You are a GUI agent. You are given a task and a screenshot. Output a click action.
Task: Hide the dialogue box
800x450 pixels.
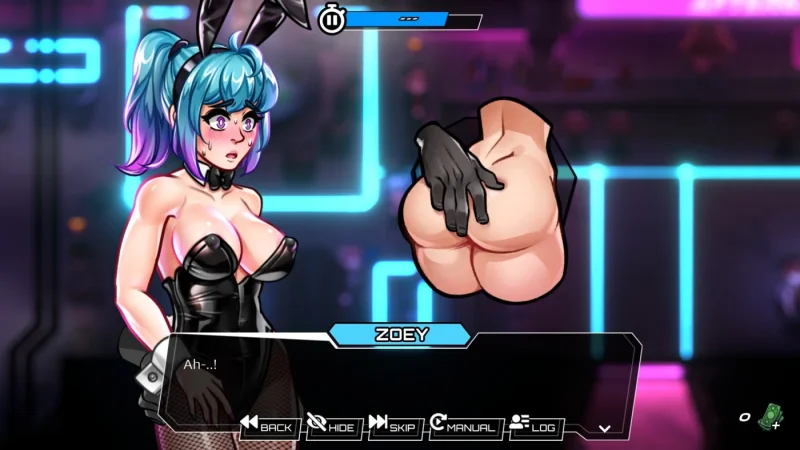pos(331,427)
